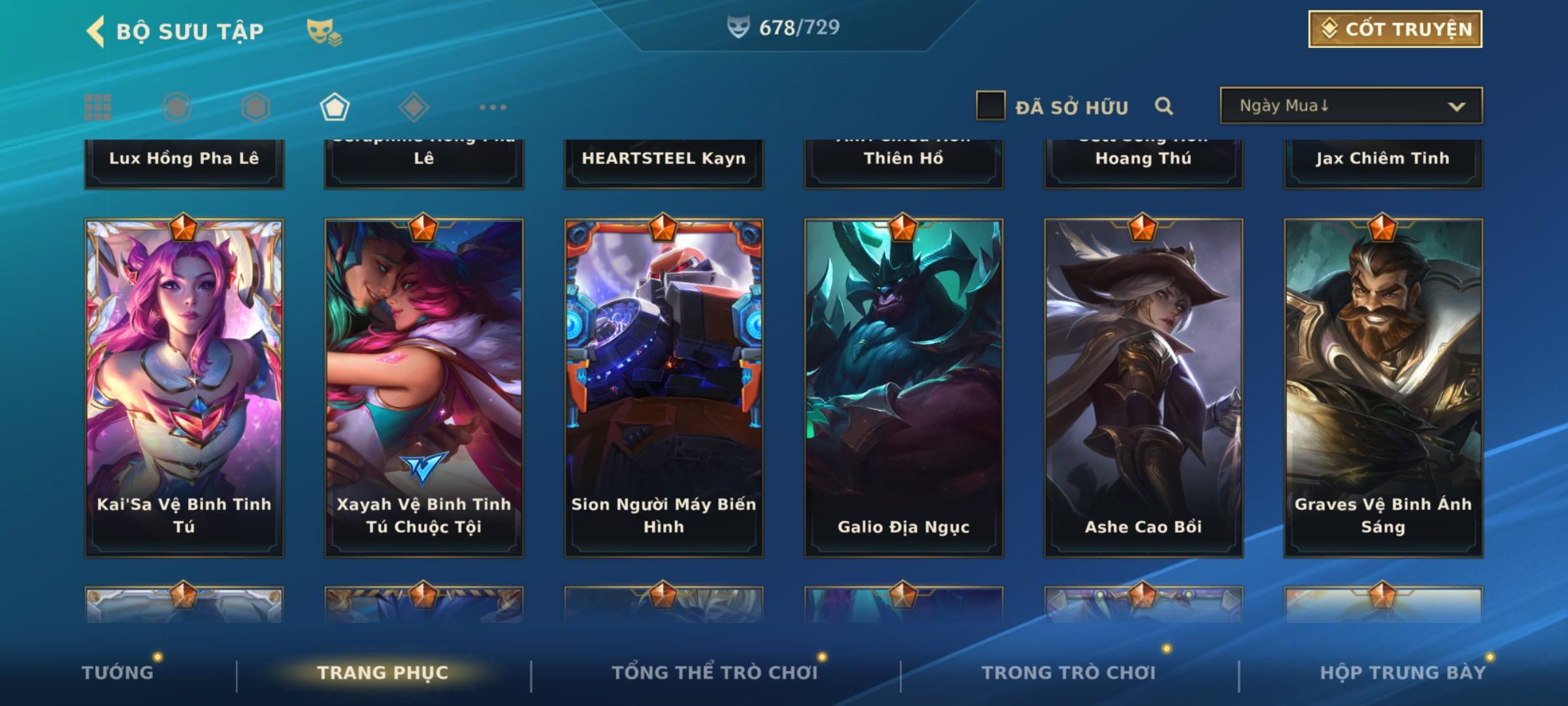Open the Trong Trò Chơi tab

point(1069,672)
